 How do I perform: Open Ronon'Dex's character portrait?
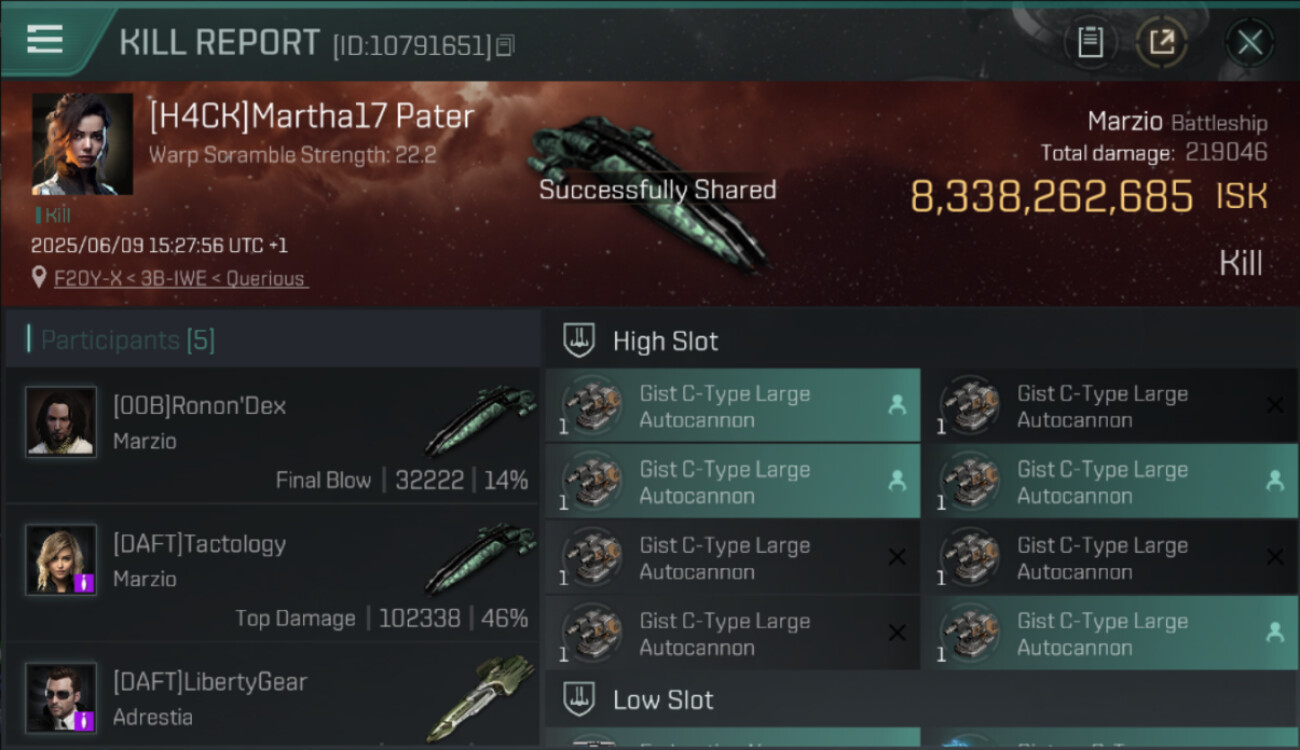tap(62, 422)
